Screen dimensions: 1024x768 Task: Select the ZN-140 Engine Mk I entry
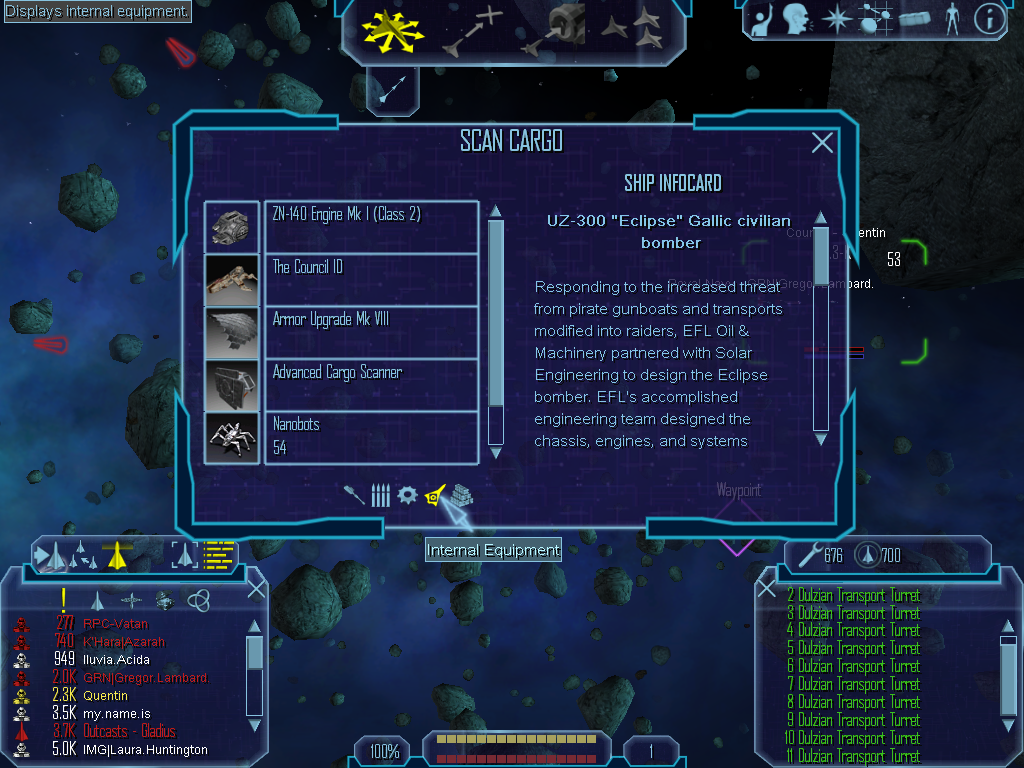(x=370, y=227)
